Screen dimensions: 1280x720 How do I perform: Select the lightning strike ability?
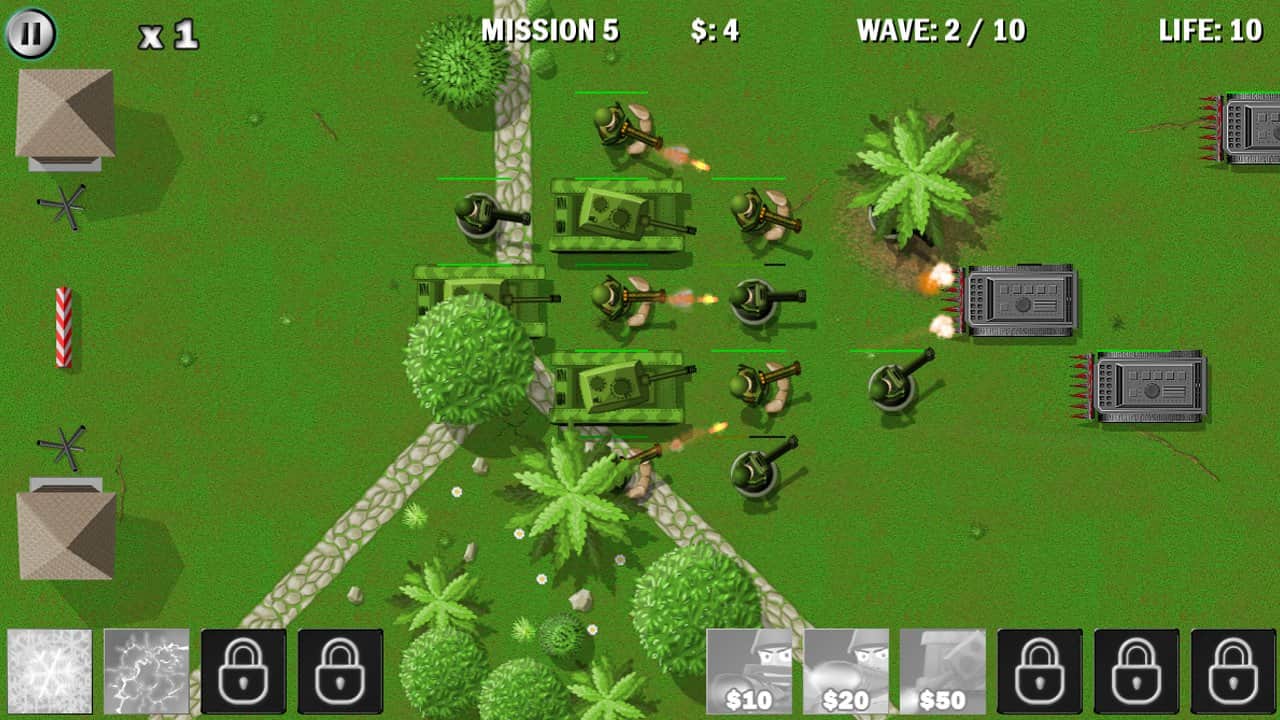146,670
